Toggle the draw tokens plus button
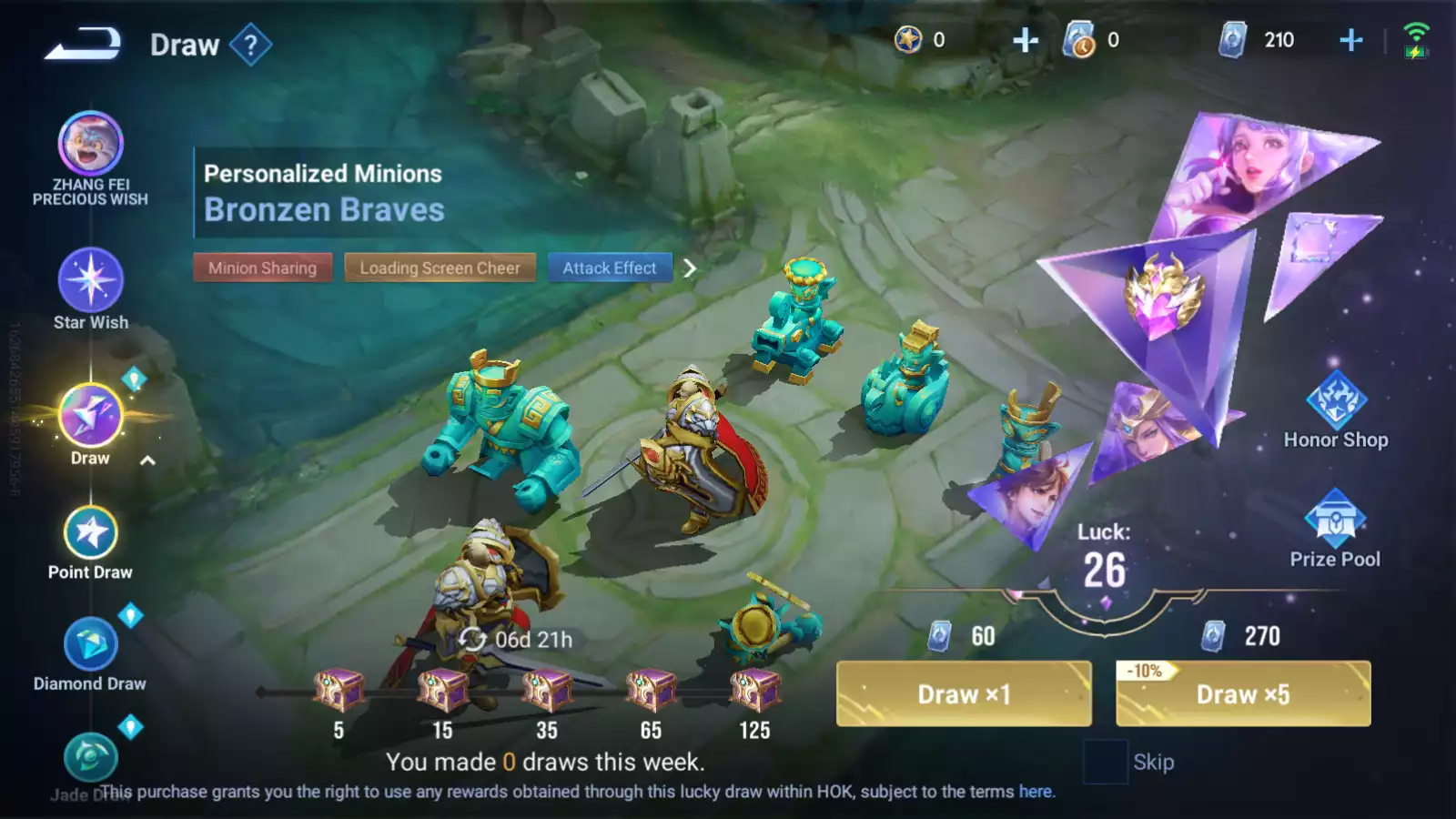Screen dimensions: 1456x819 (1025, 39)
